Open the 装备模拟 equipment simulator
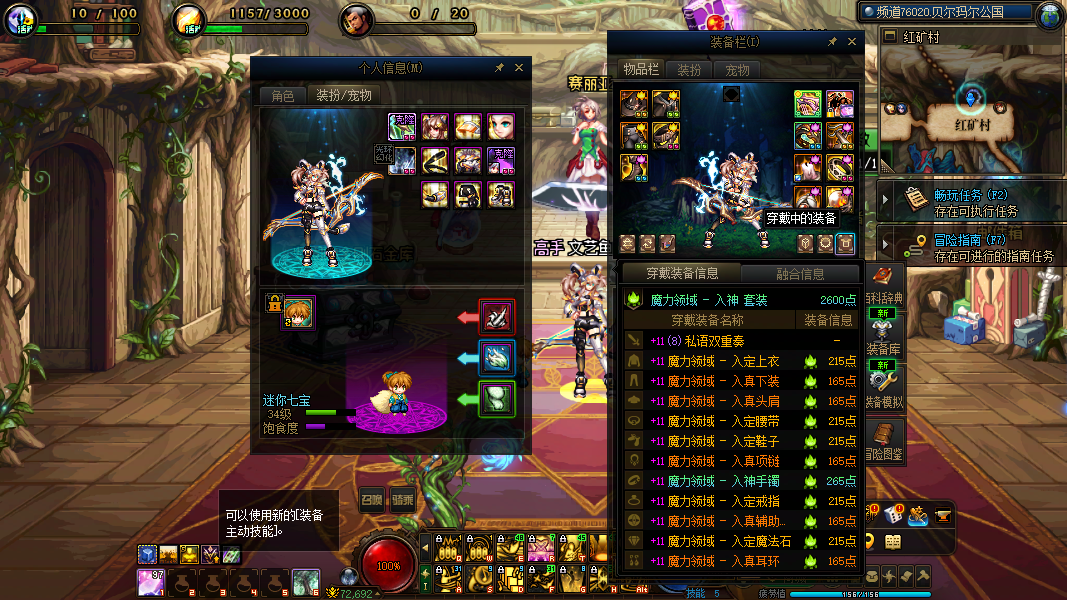 point(884,385)
